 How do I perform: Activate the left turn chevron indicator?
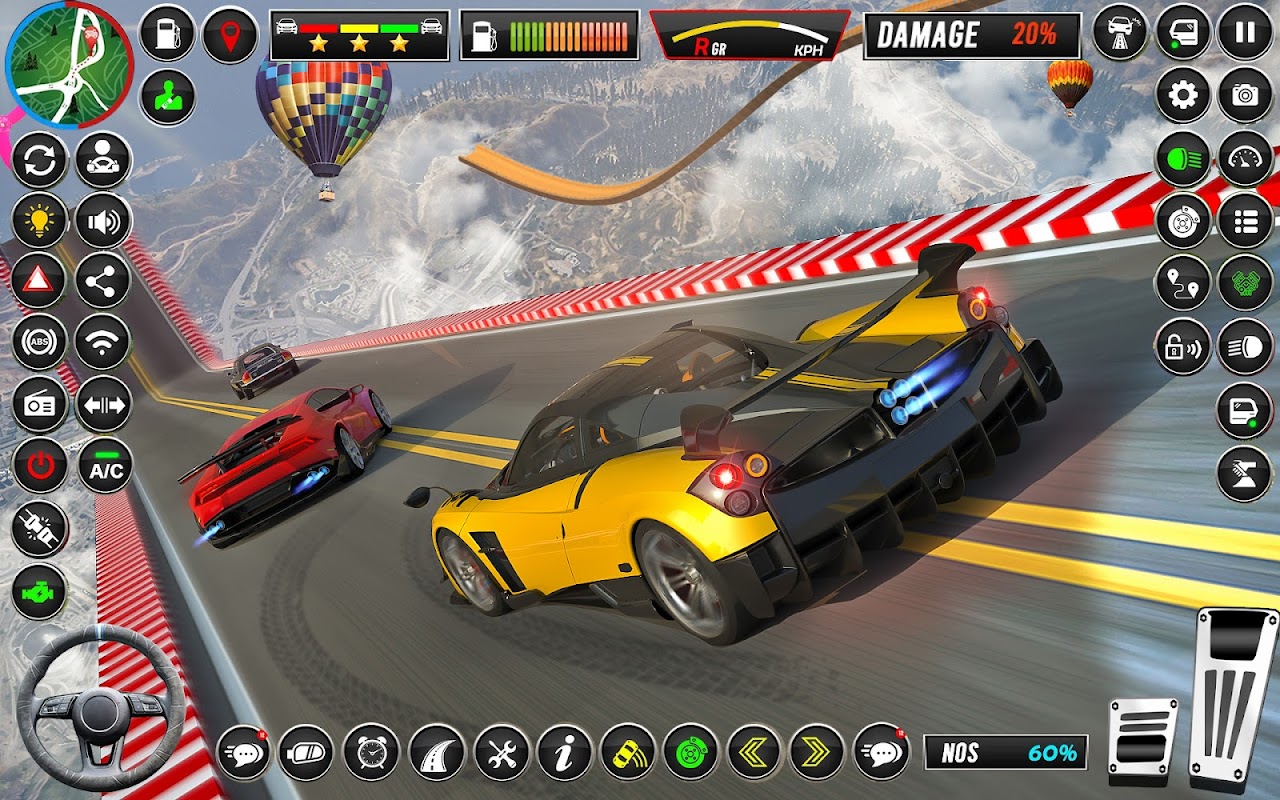coord(753,751)
